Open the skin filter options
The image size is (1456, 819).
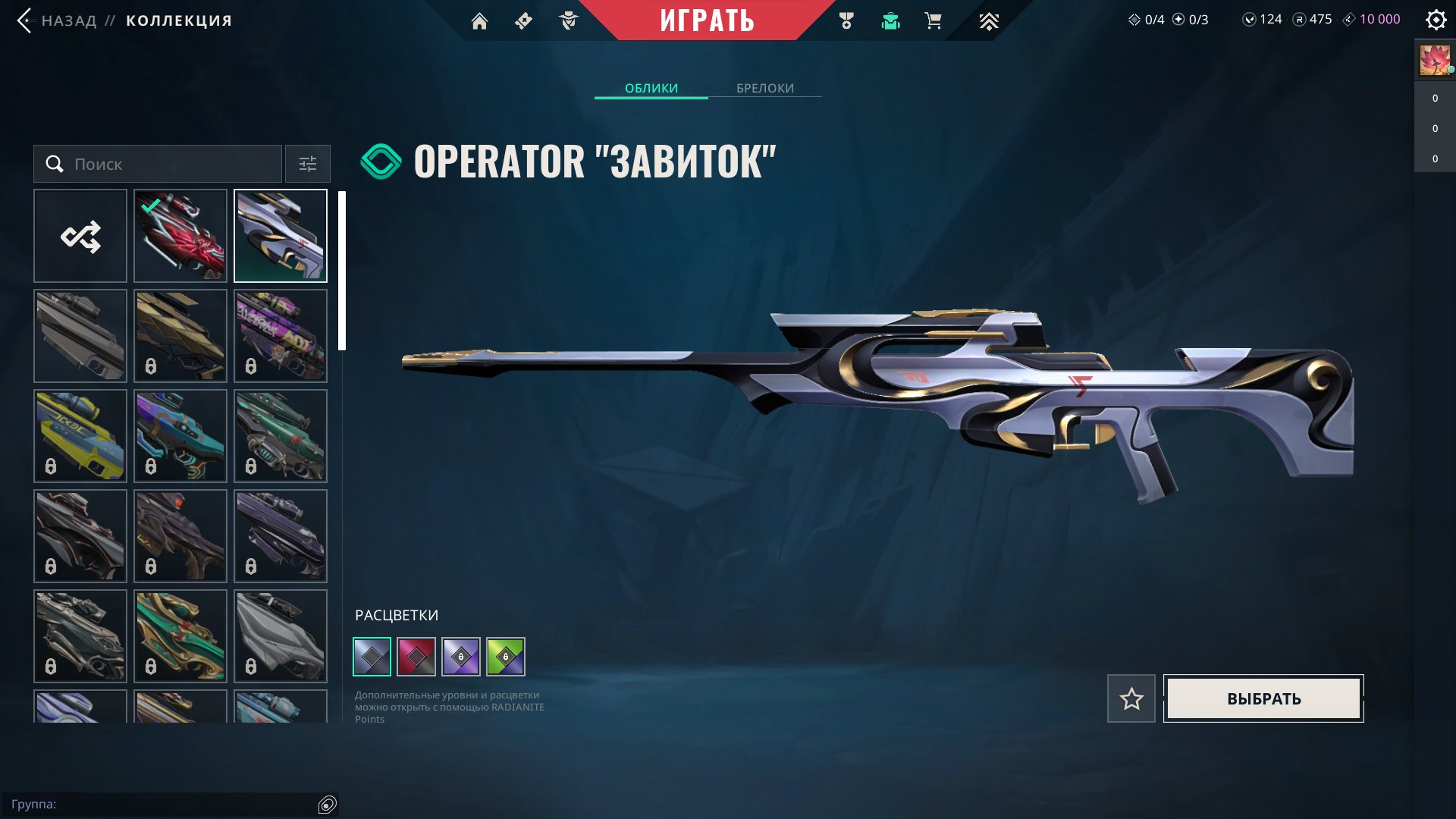click(308, 164)
